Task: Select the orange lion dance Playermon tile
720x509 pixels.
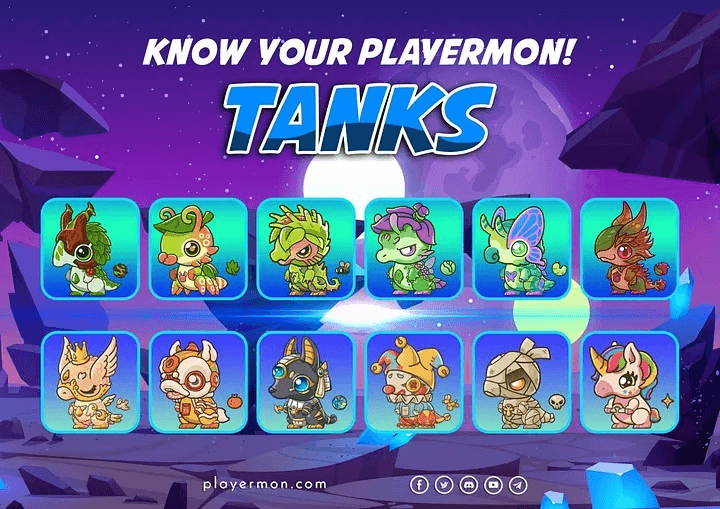Action: pyautogui.click(x=197, y=381)
